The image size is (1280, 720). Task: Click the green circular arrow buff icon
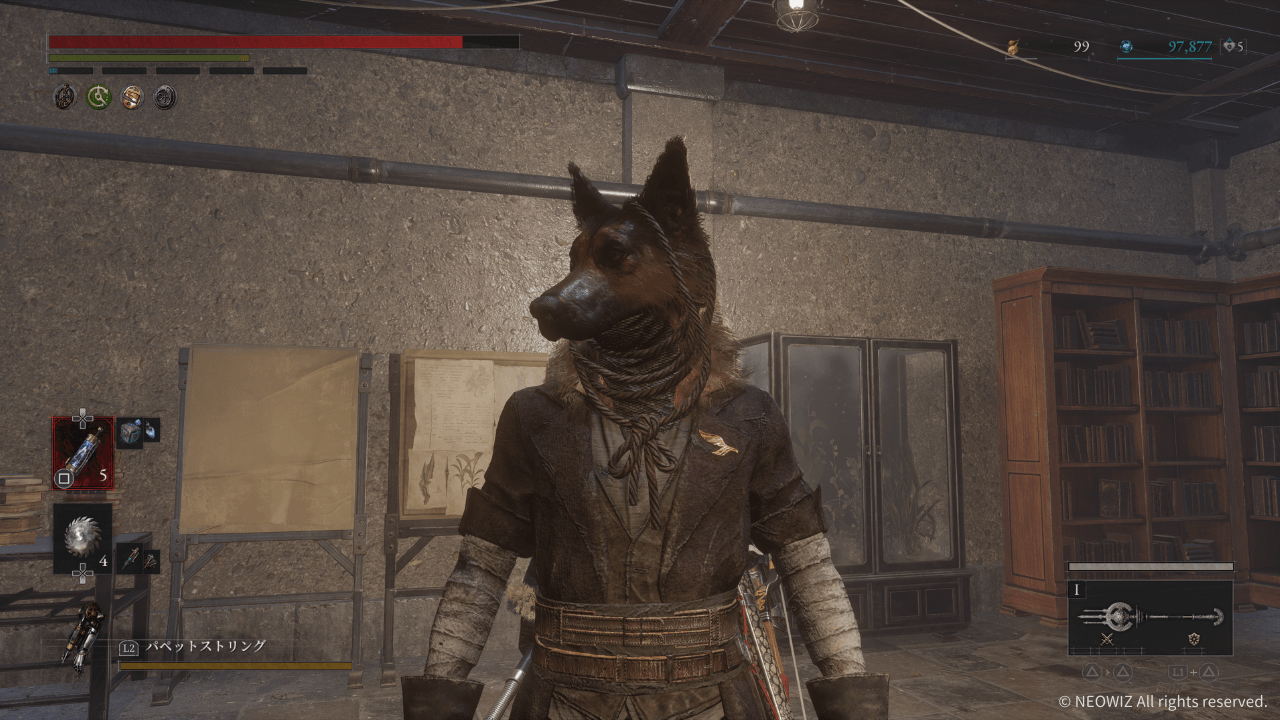pyautogui.click(x=98, y=97)
